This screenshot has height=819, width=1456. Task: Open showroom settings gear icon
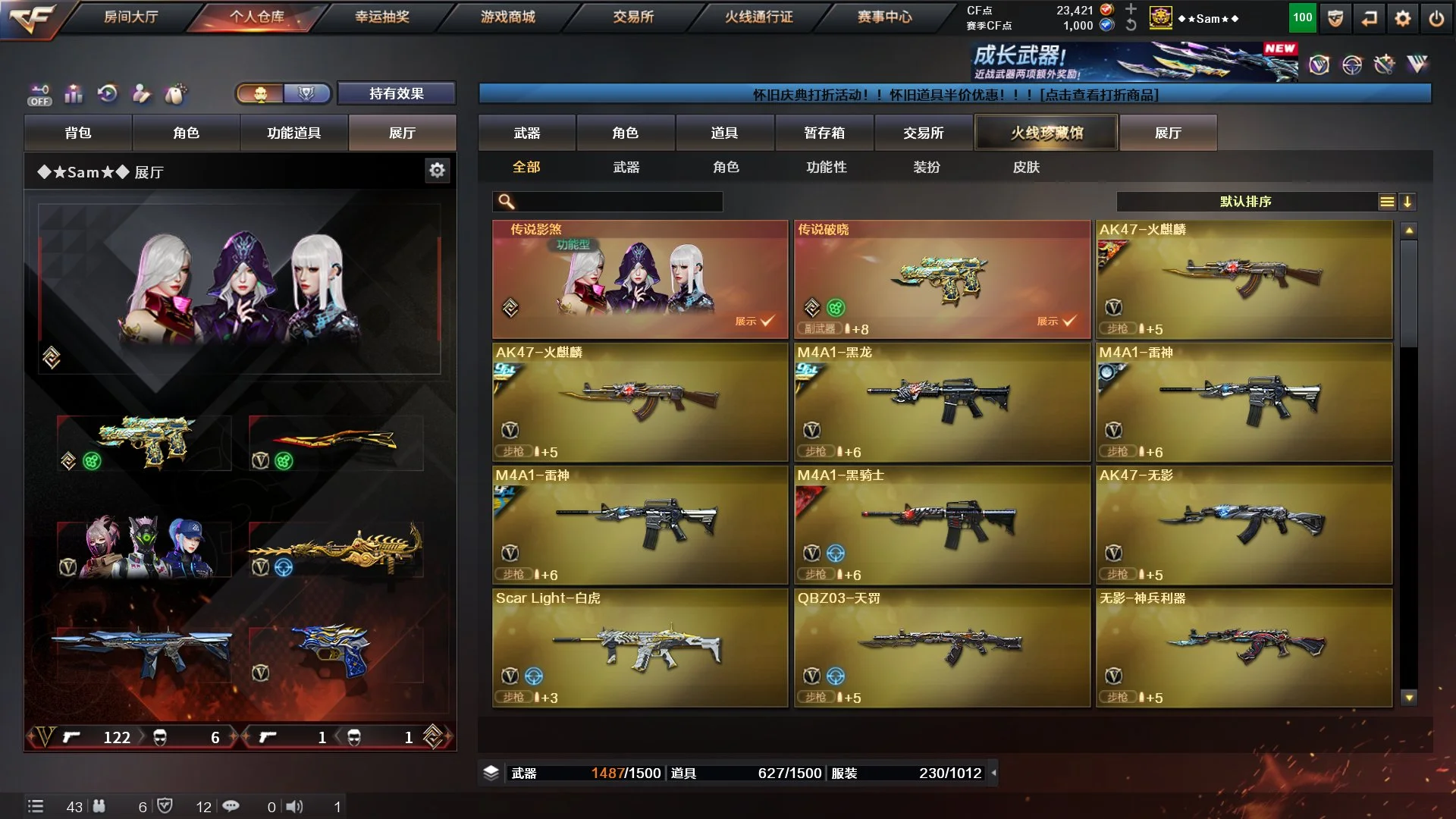point(437,171)
